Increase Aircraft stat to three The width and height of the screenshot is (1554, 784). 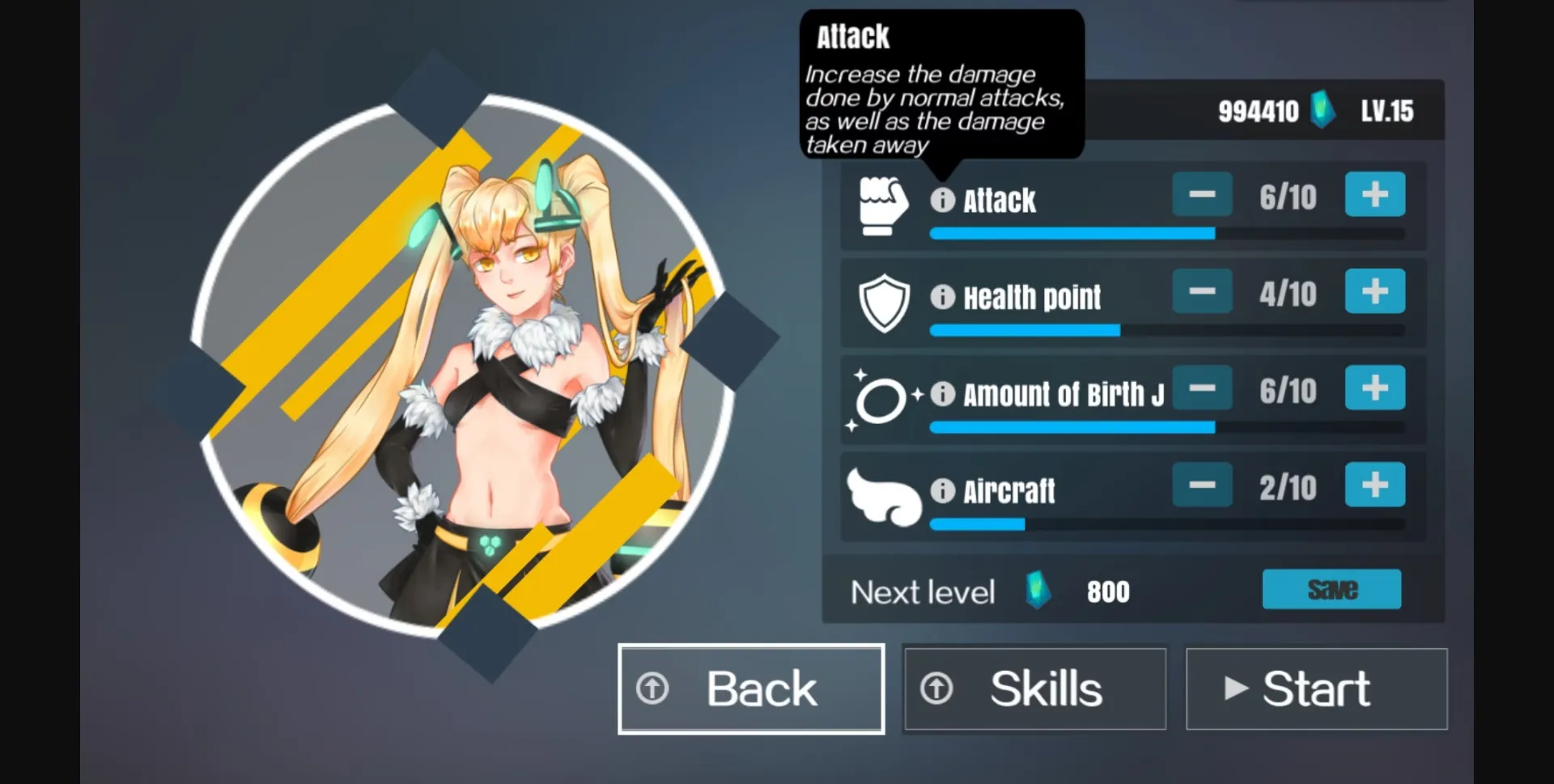[x=1374, y=485]
